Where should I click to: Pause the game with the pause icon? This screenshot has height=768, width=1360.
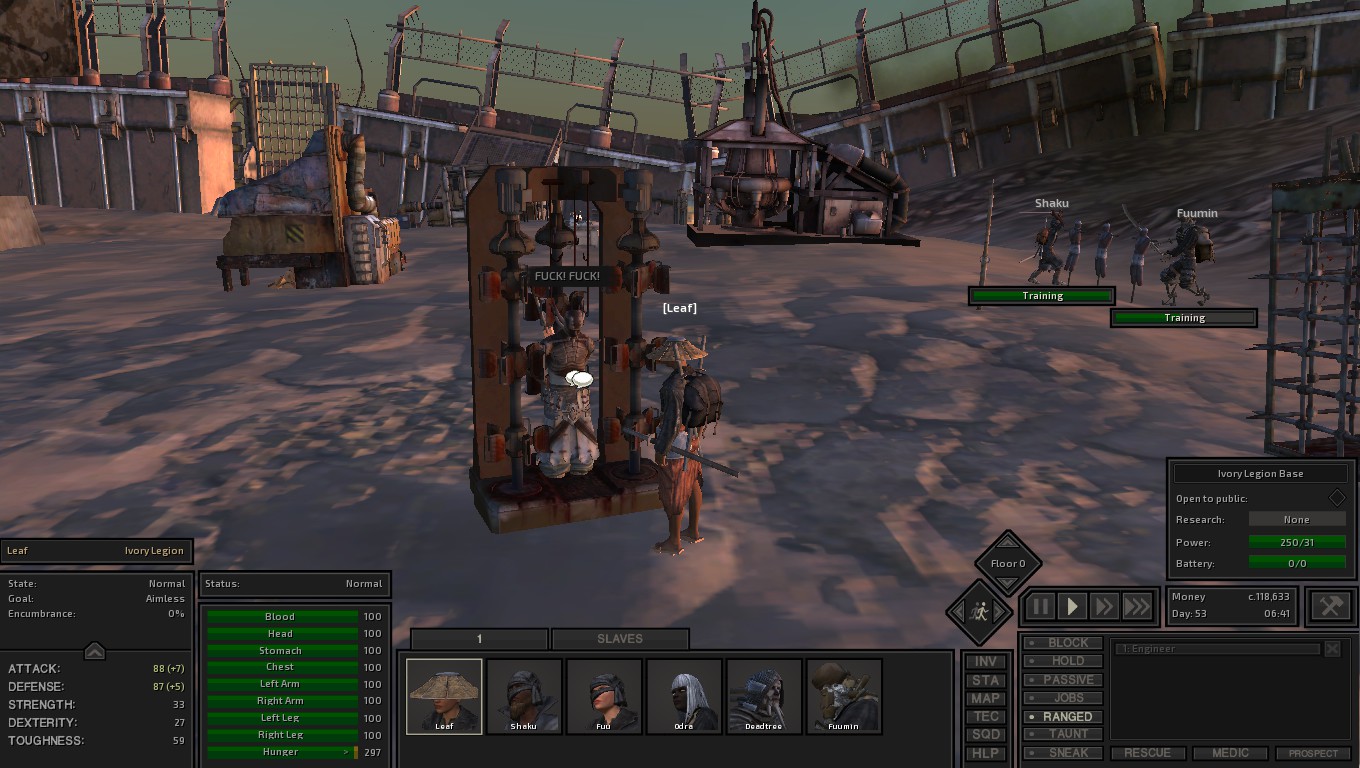pyautogui.click(x=1040, y=606)
